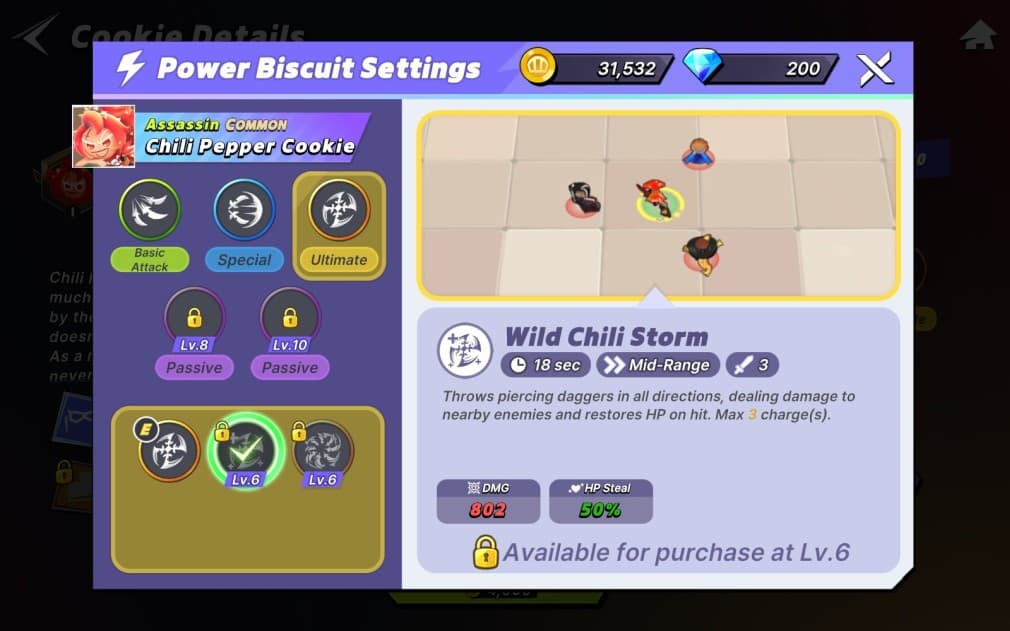Tap the Chili Pepper Cookie portrait
This screenshot has width=1010, height=631.
coord(103,136)
